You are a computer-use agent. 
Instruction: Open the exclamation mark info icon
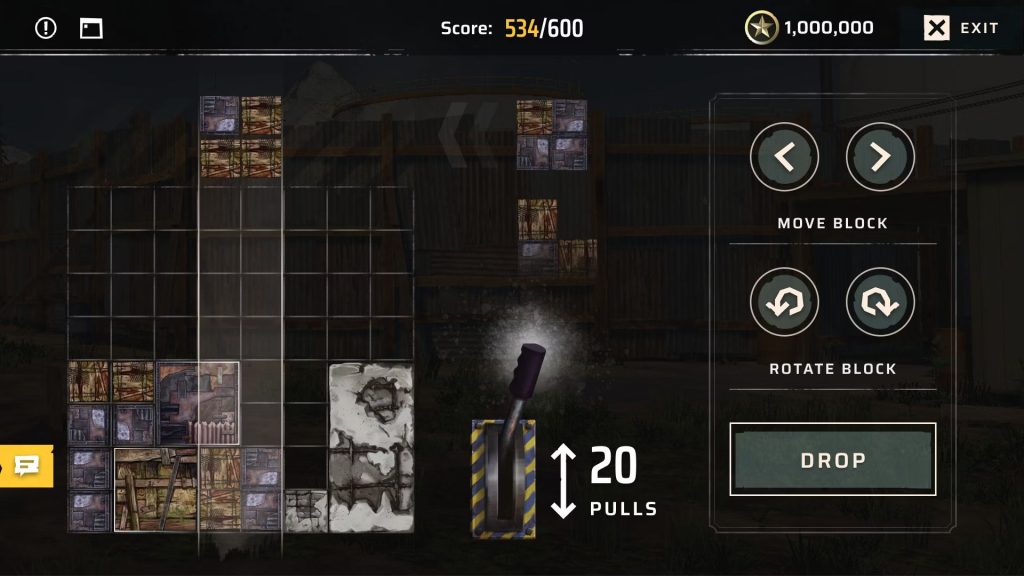pos(46,28)
